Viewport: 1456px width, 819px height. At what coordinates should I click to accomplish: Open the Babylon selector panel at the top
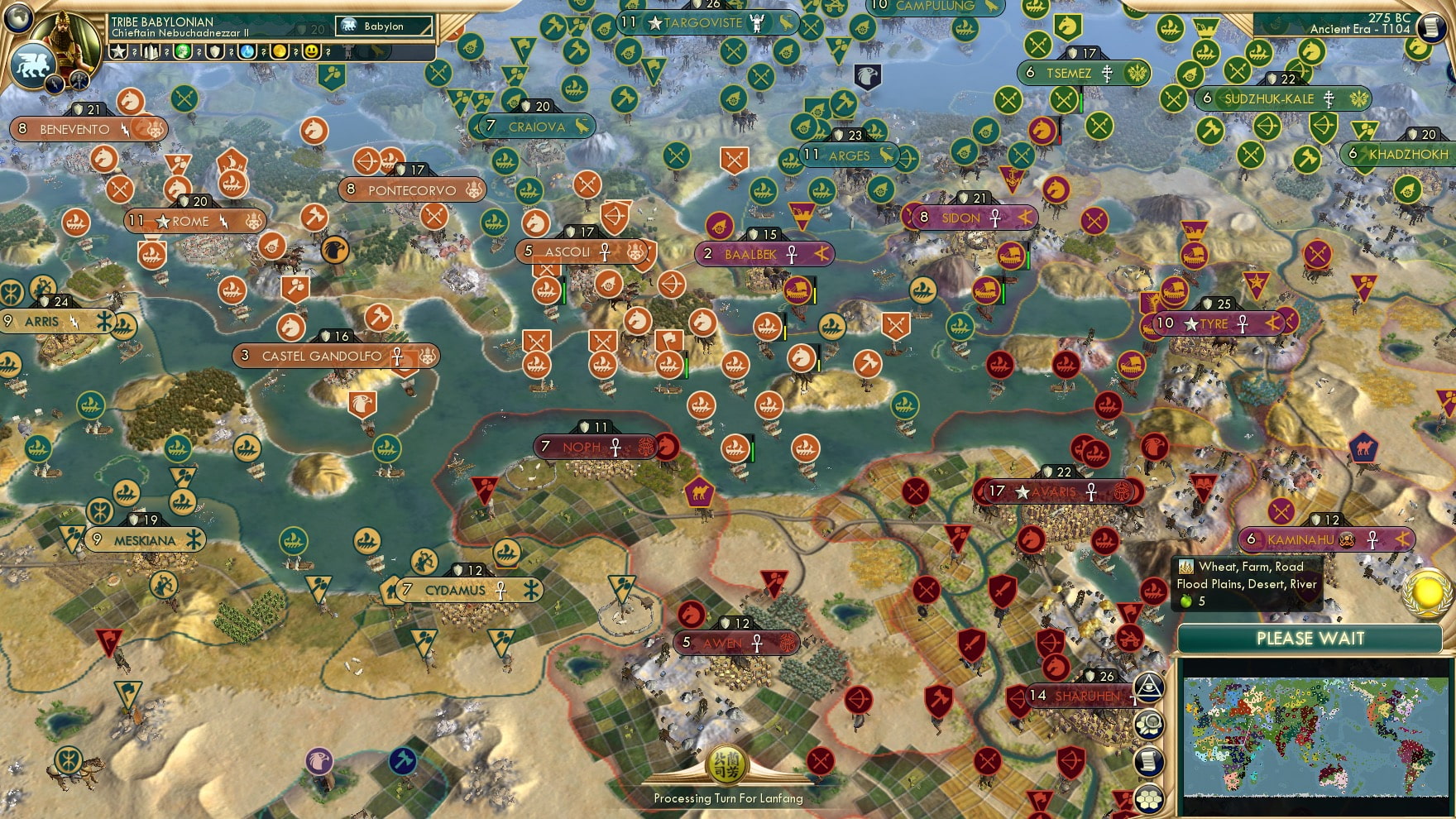click(382, 26)
